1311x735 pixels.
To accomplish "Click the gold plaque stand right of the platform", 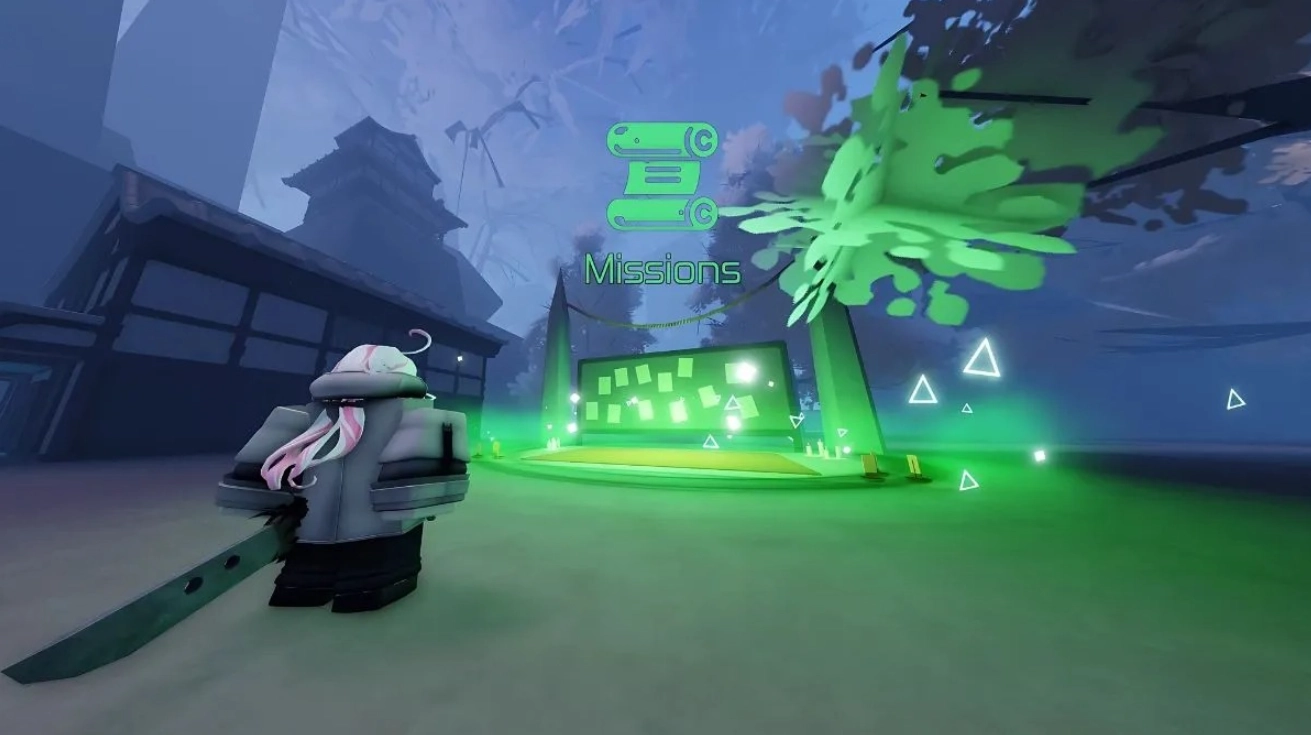I will tap(869, 465).
